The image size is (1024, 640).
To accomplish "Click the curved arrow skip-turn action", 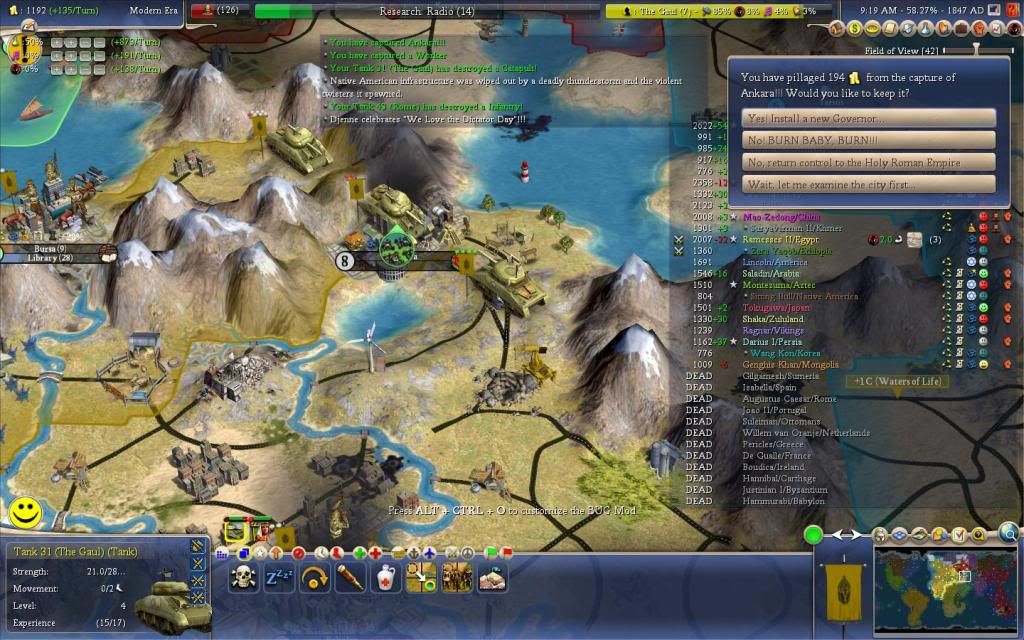I will coord(315,577).
